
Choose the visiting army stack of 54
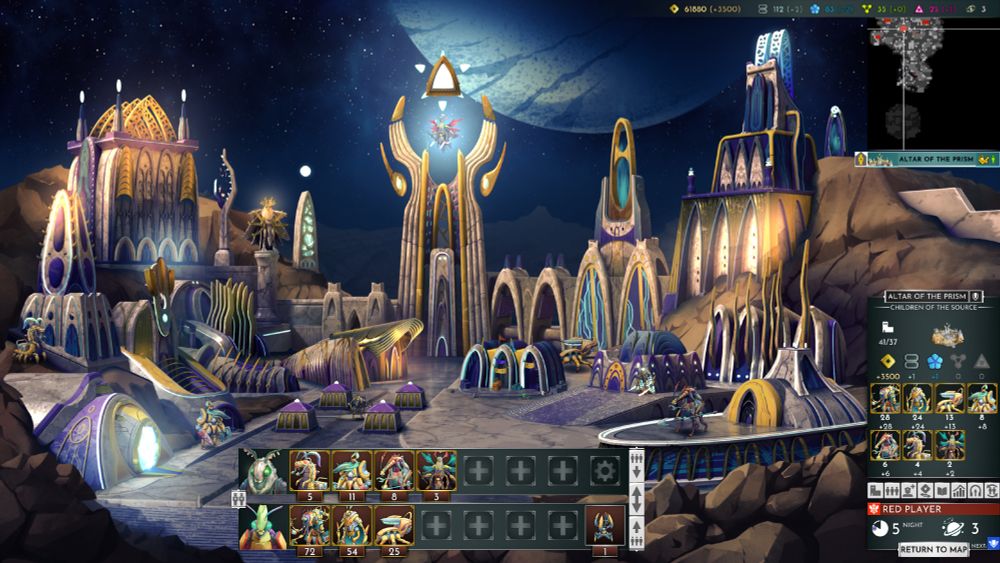351,525
